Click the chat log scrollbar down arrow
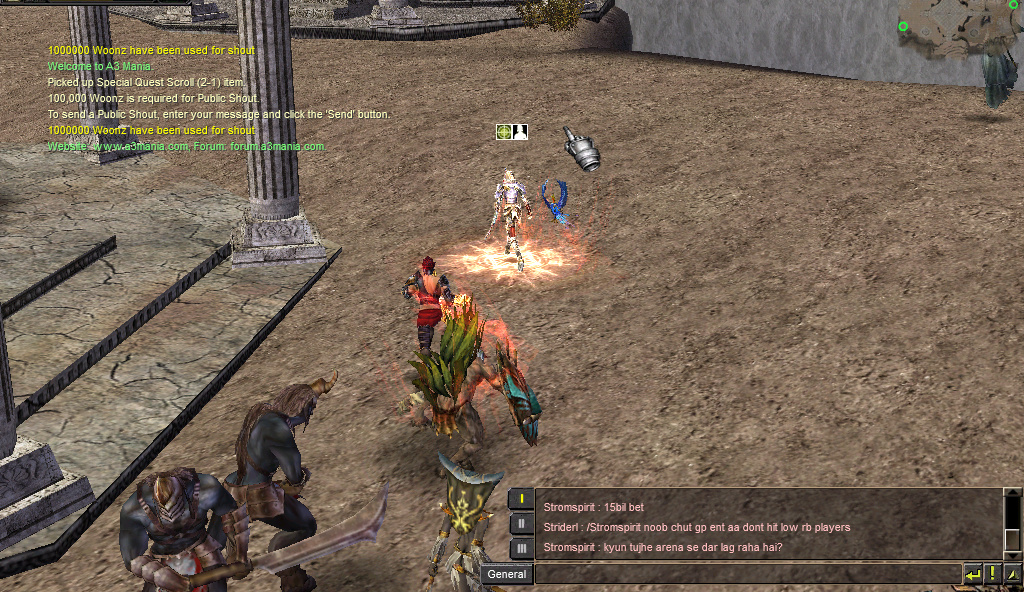The height and width of the screenshot is (592, 1024). tap(1012, 555)
